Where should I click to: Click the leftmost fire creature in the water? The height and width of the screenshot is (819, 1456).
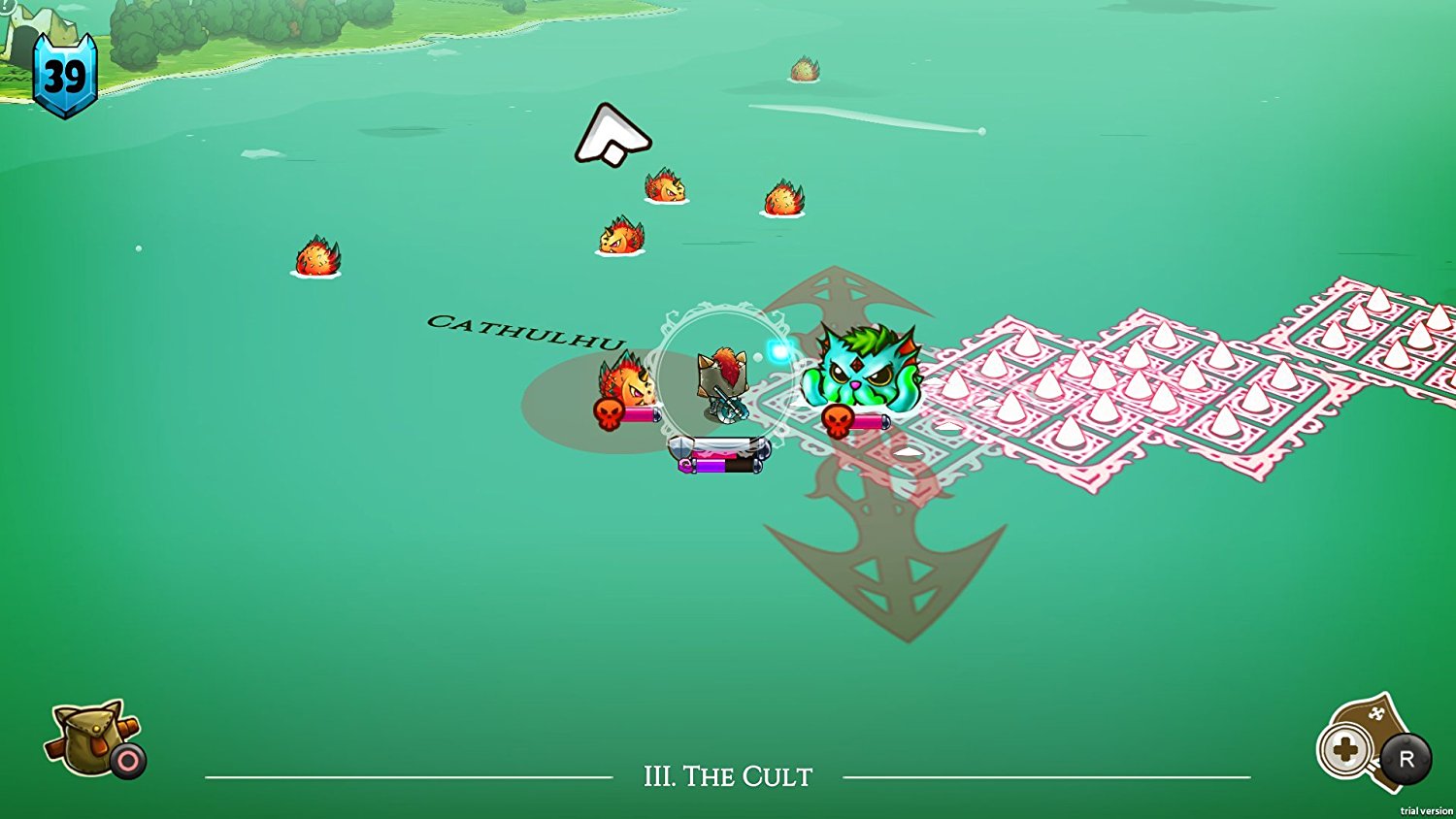click(x=317, y=259)
